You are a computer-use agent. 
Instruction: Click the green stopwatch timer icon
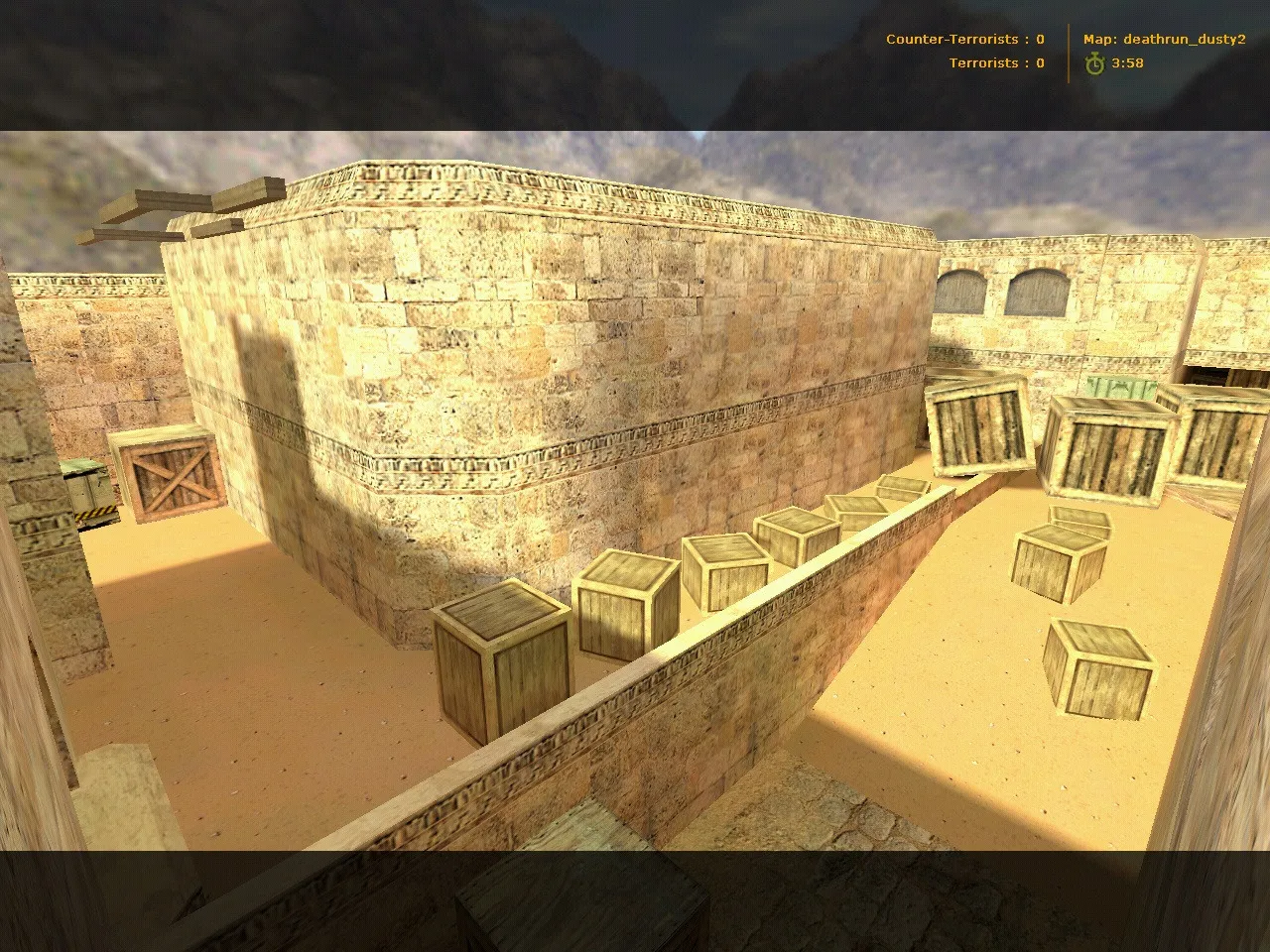(1093, 62)
